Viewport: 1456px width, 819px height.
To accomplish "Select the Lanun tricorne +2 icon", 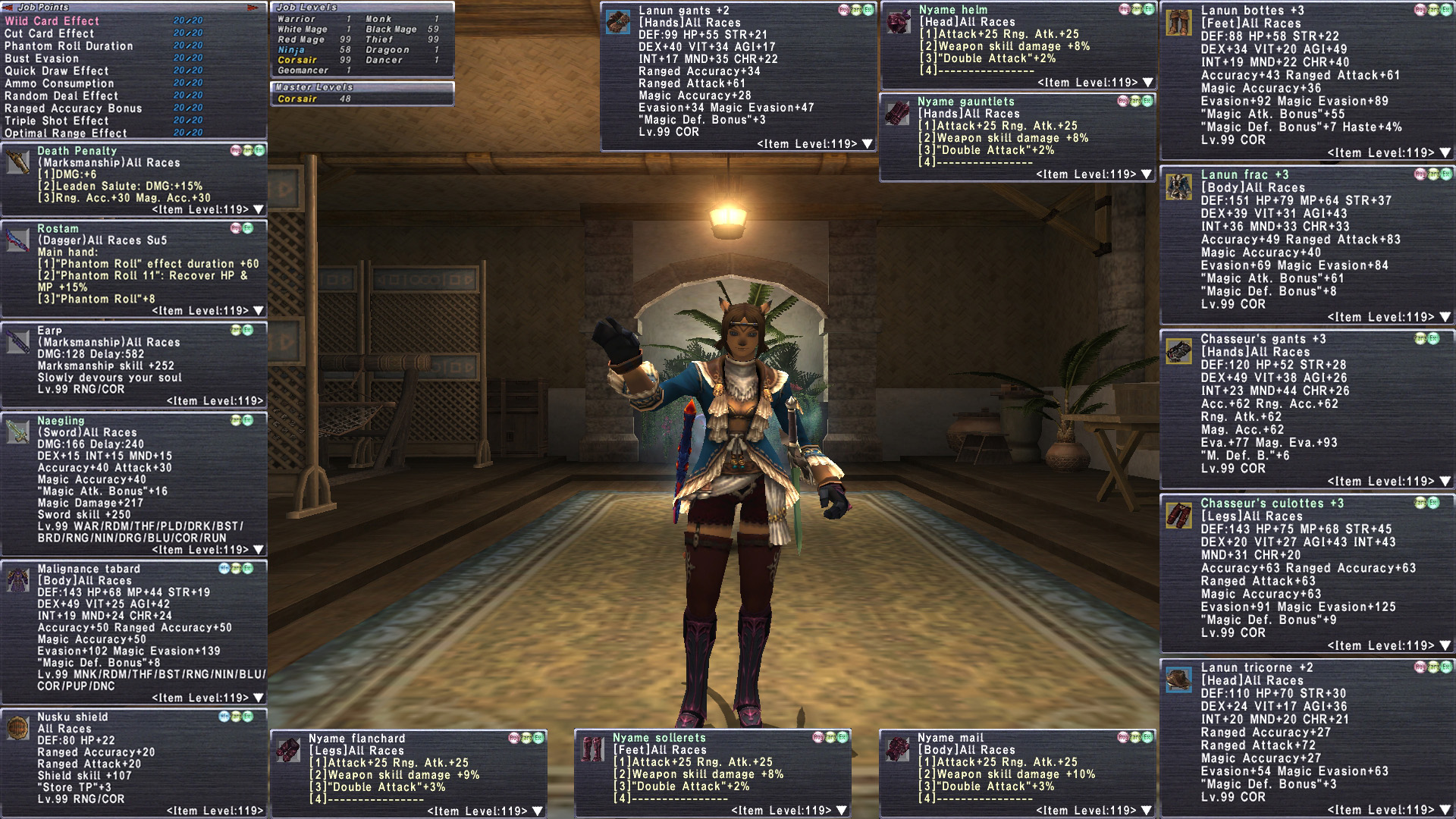I will (x=1179, y=679).
